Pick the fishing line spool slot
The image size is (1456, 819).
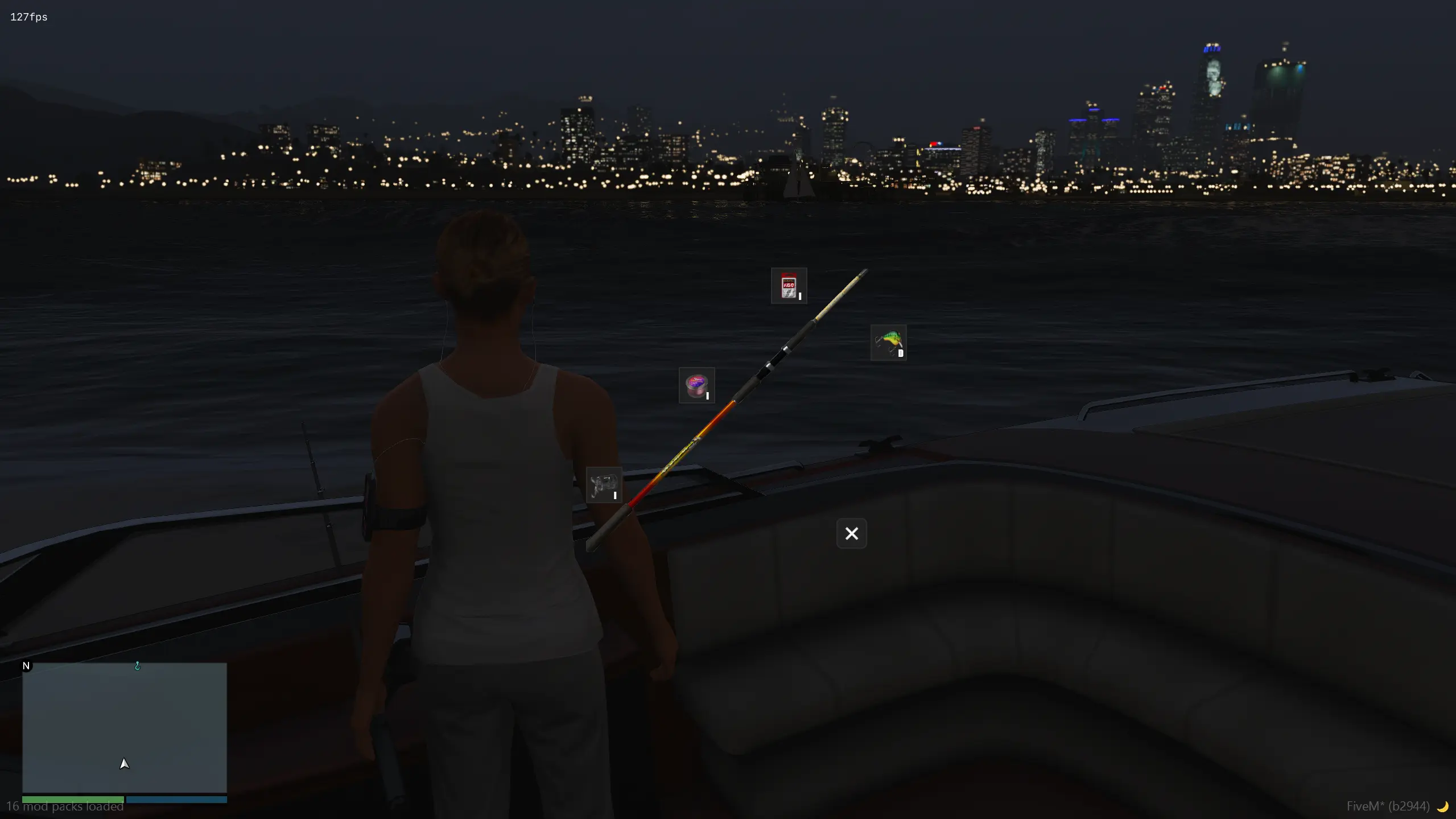[696, 385]
